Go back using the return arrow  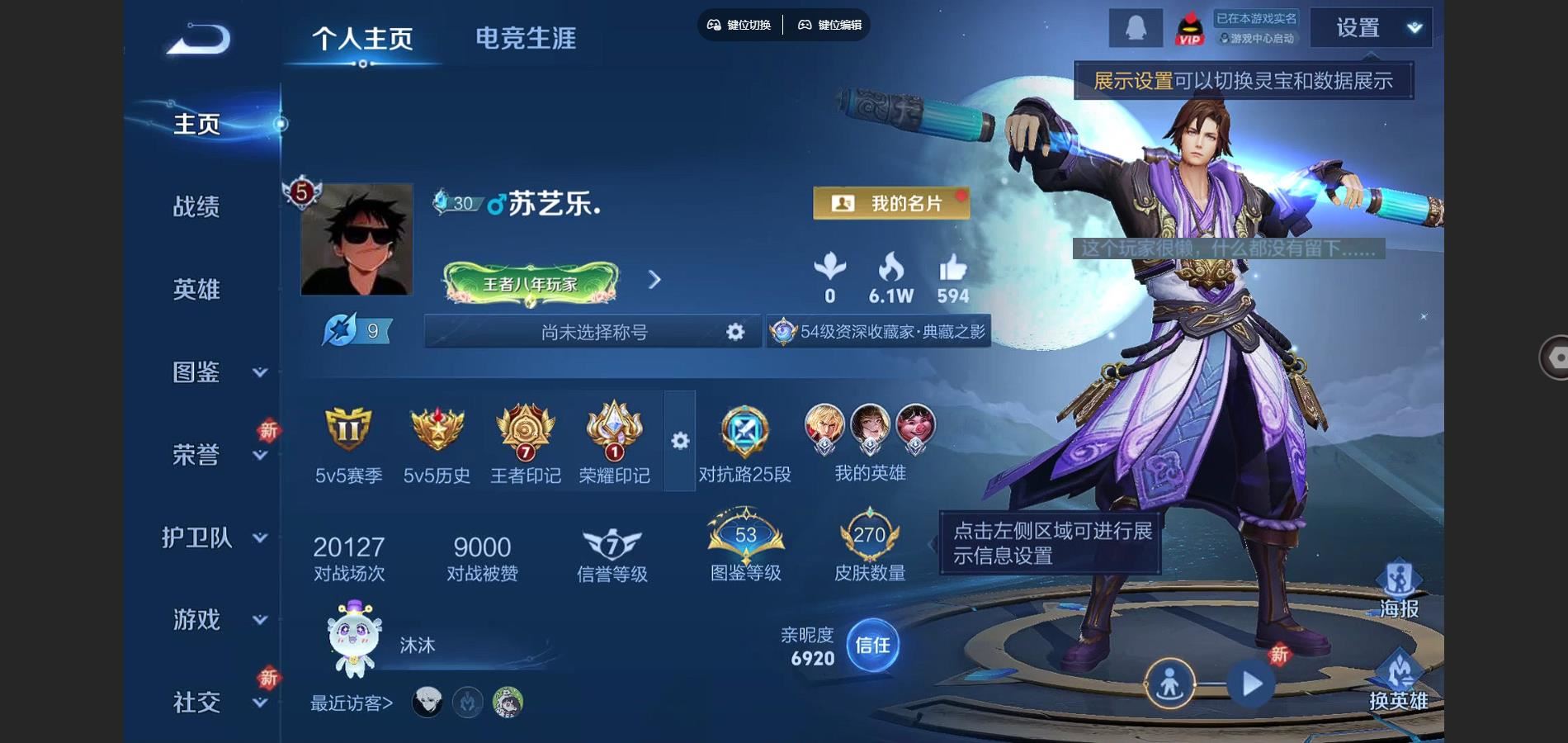coord(199,39)
